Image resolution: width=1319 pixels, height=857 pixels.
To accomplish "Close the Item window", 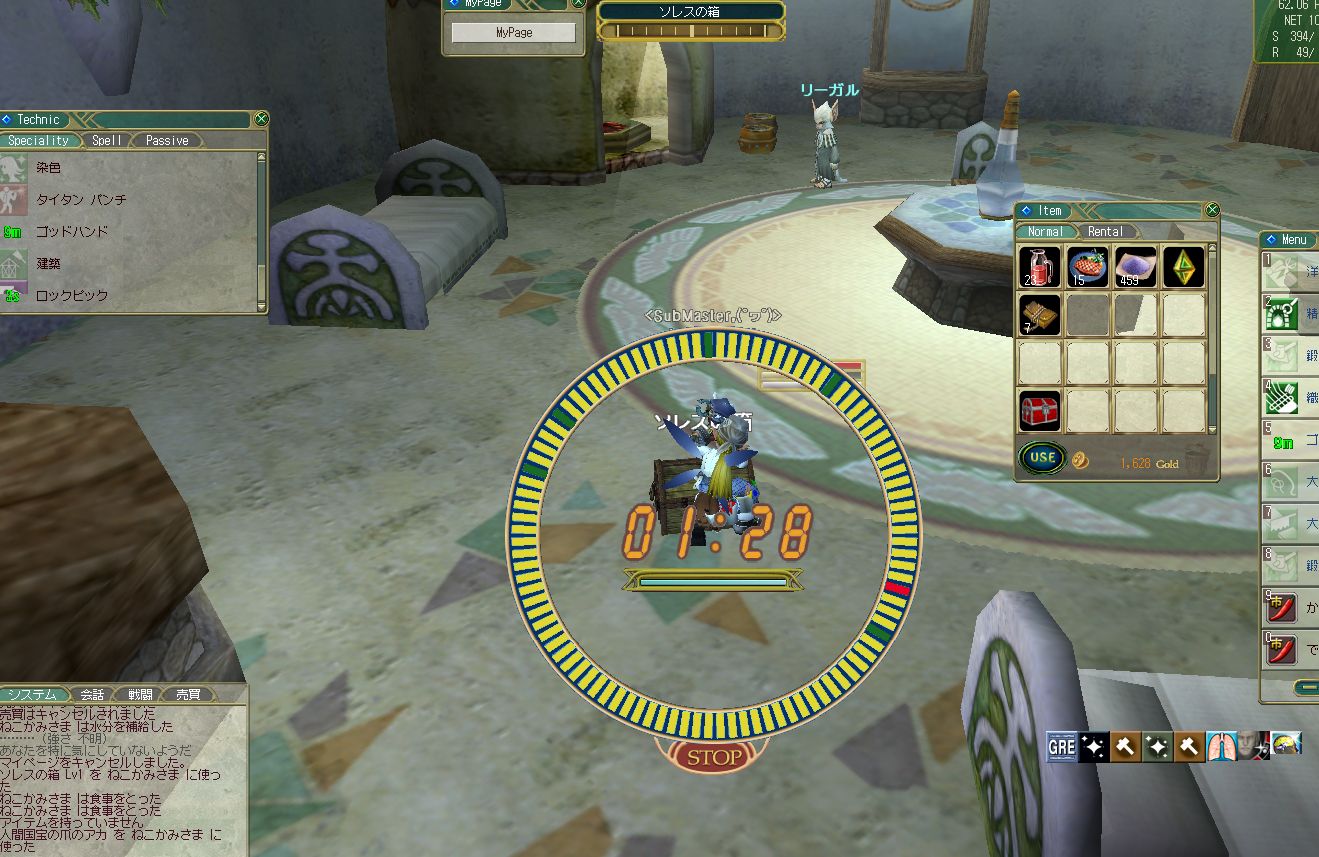I will pos(1212,210).
